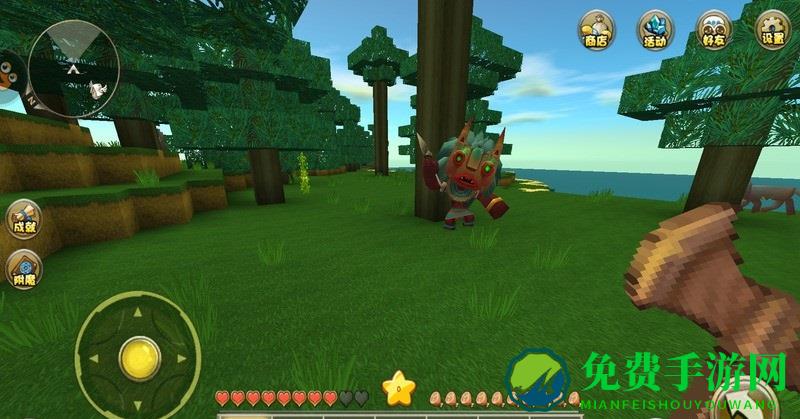Open the 设置 settings menu
800x419 pixels.
tap(772, 29)
